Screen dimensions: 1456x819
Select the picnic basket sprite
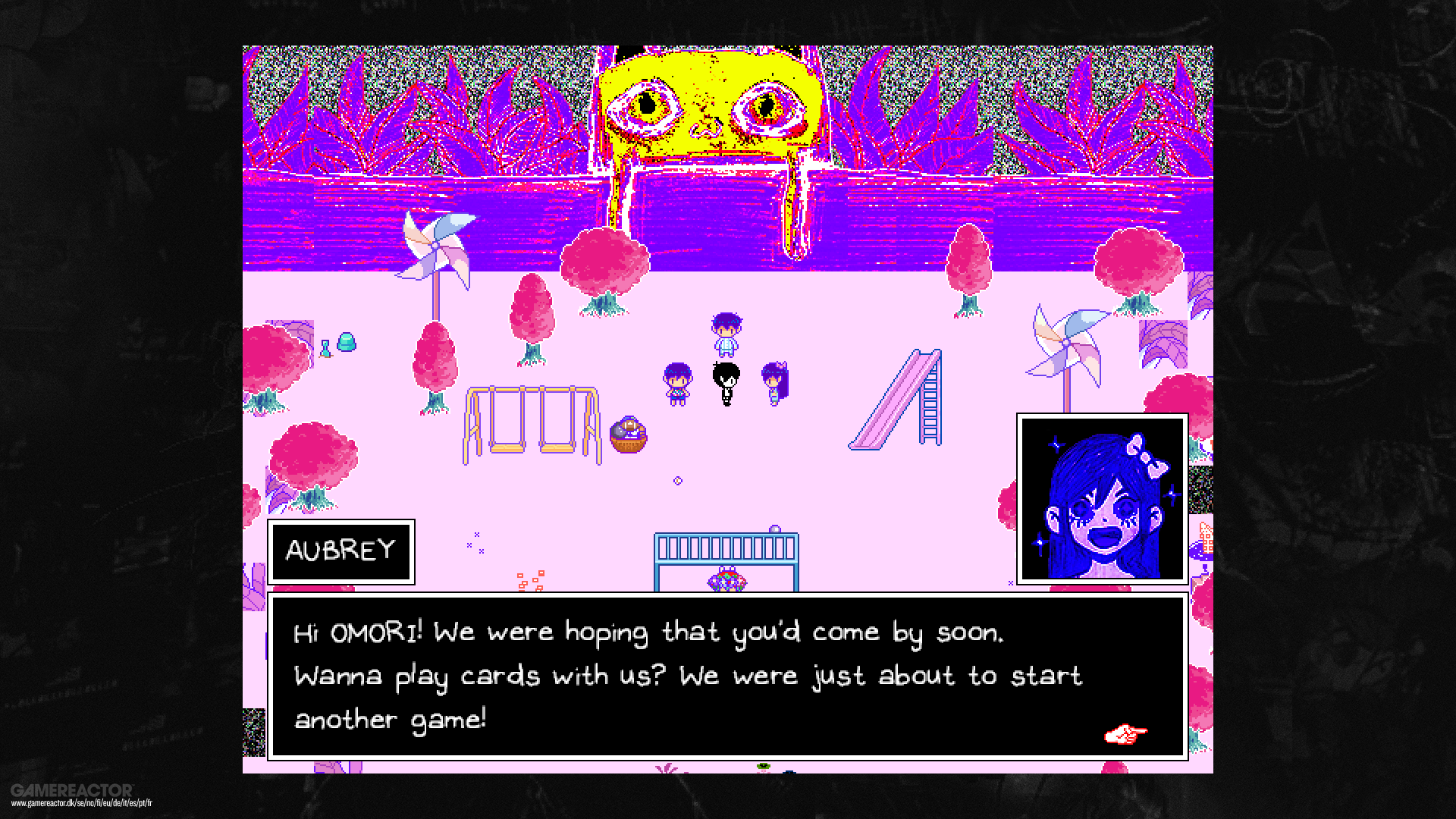point(628,436)
